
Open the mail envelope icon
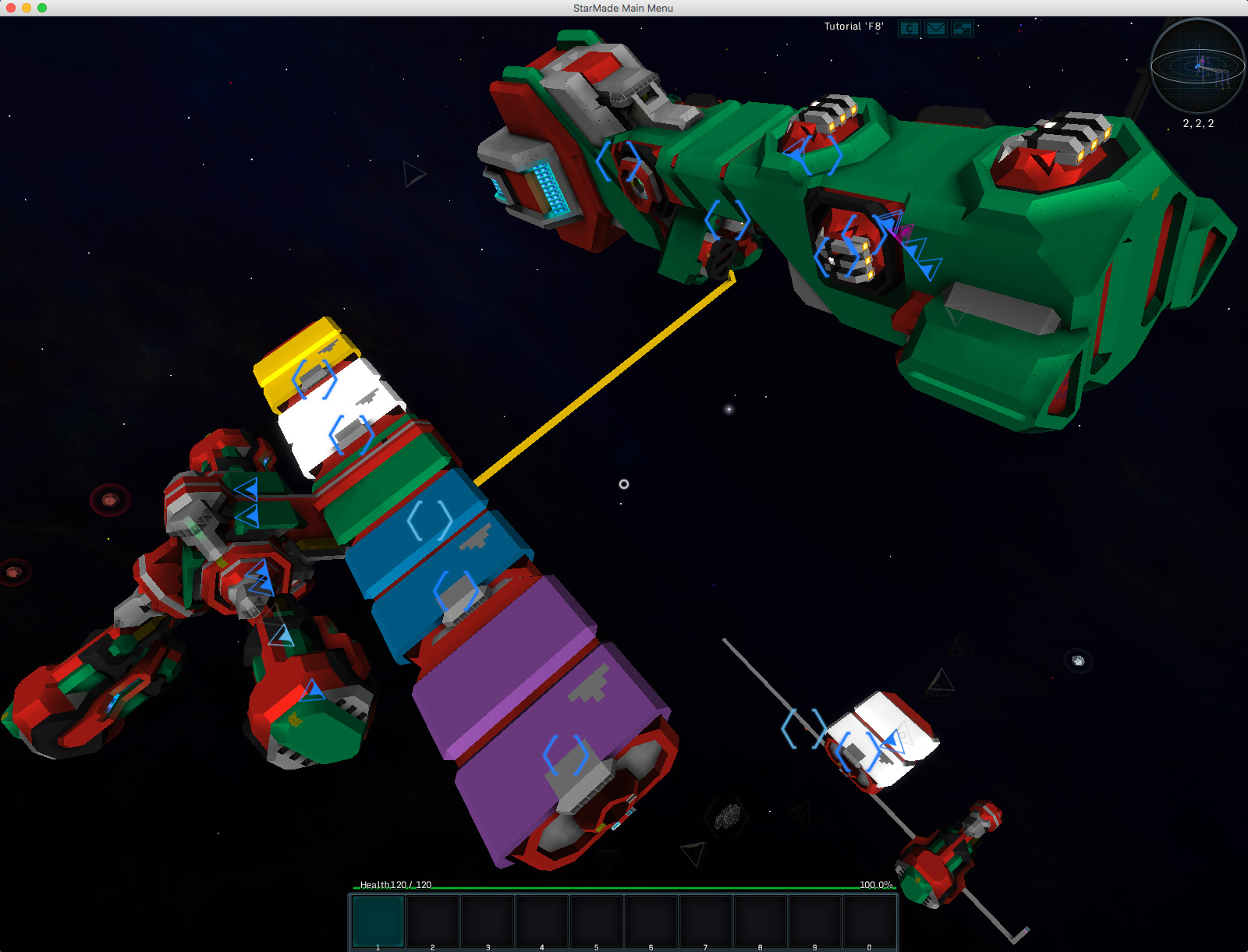pos(935,29)
